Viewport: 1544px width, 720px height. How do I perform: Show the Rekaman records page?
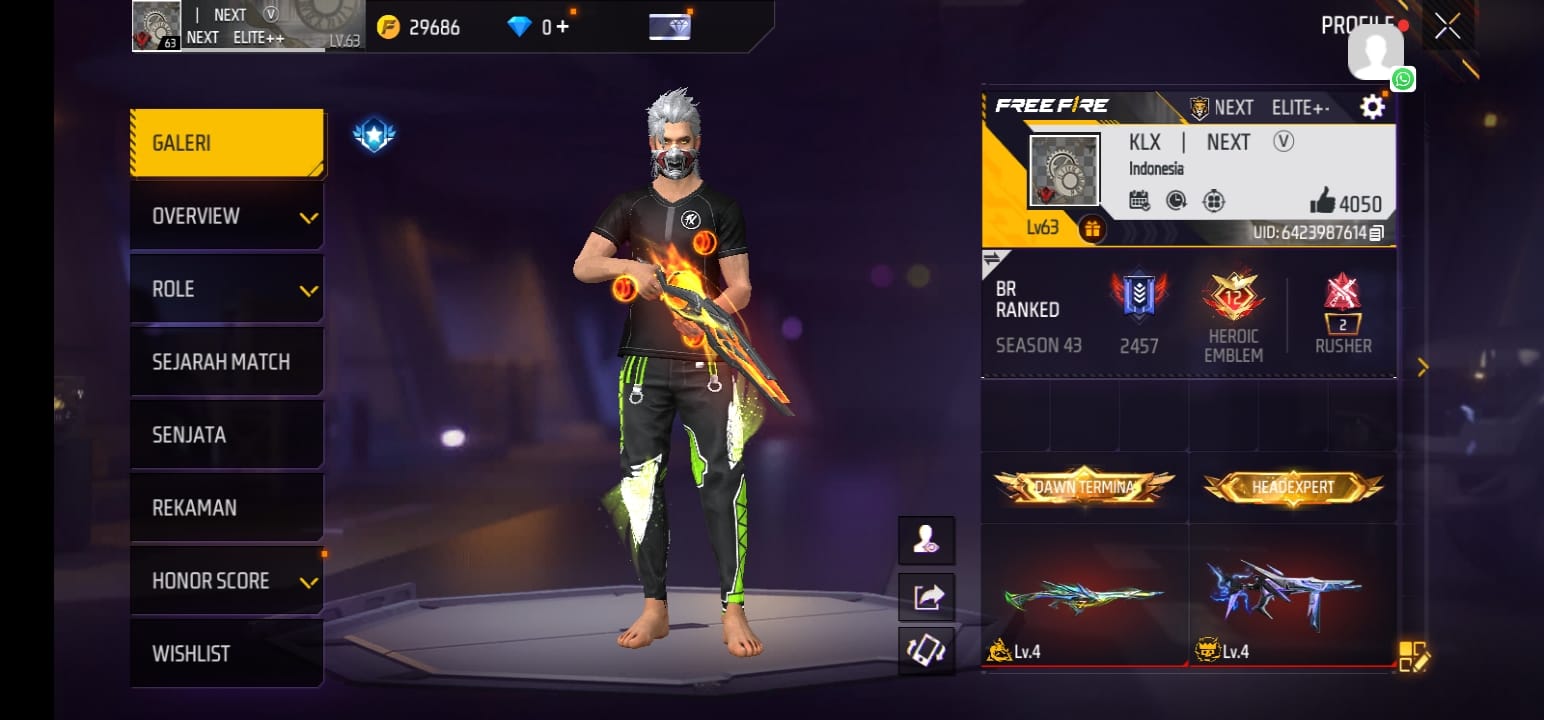227,508
